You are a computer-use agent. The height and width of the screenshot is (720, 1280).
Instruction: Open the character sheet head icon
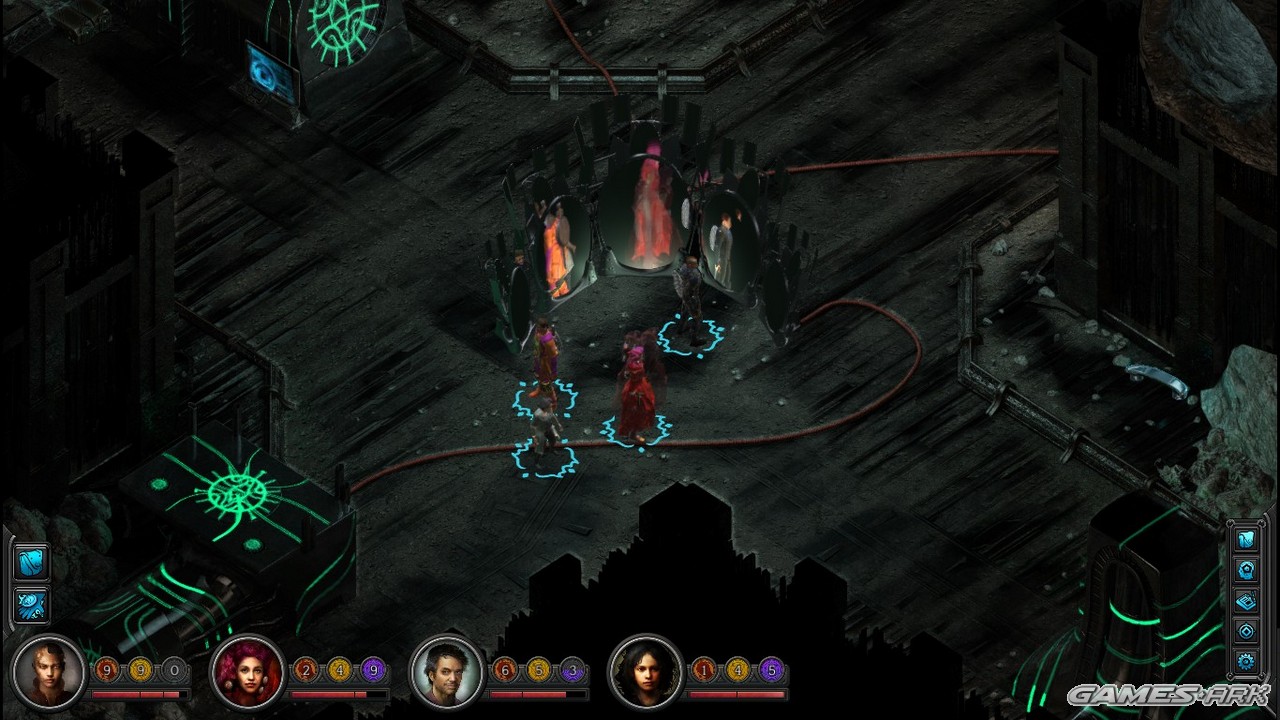coord(1246,570)
